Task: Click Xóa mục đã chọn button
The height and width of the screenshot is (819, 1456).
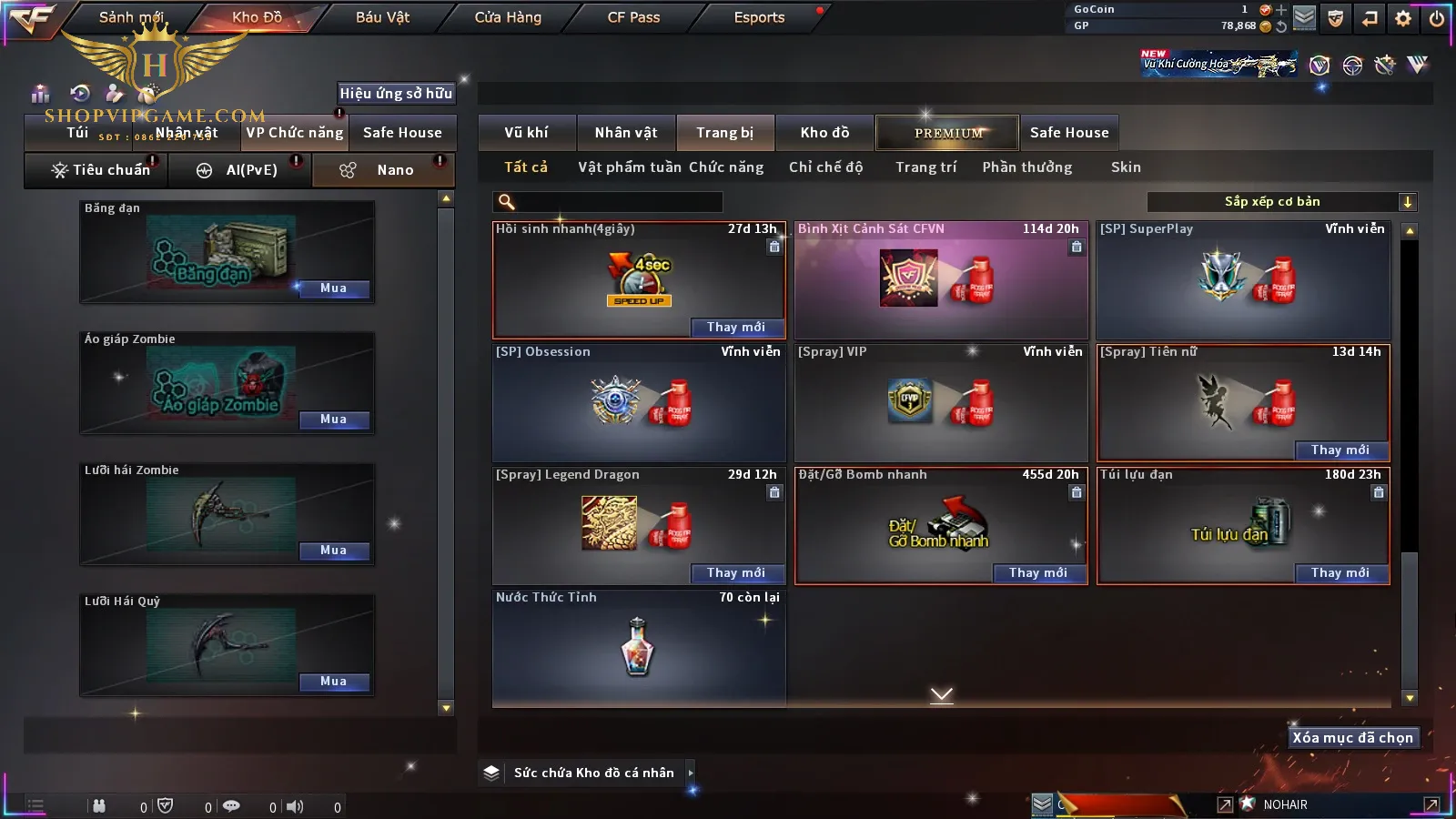Action: 1352,738
